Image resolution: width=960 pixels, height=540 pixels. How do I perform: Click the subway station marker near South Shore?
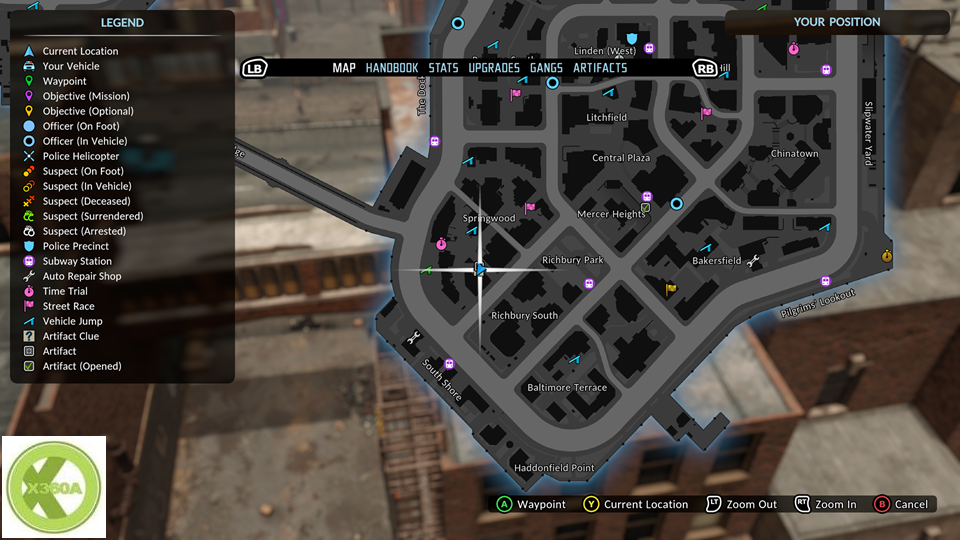coord(449,364)
